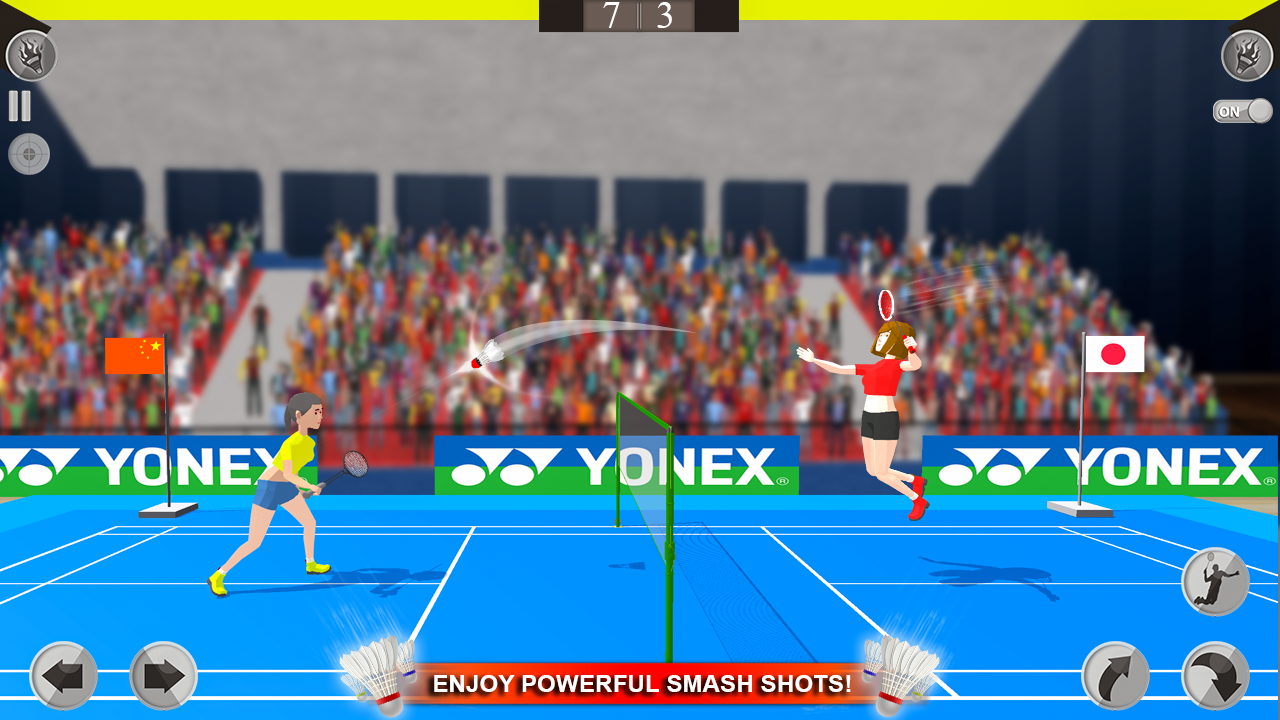This screenshot has height=720, width=1280.
Task: Click the center YONEX advertisement banner
Action: click(x=620, y=463)
